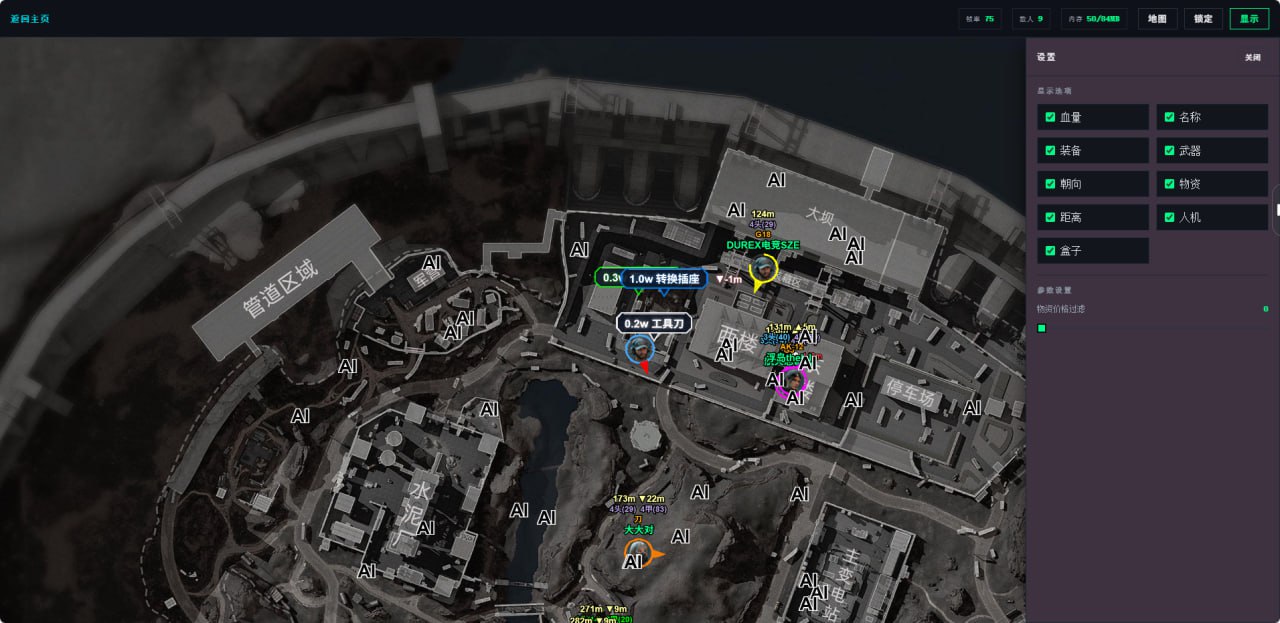Toggle the 名称 name checkbox
Screen dimensions: 1280x623
pyautogui.click(x=1169, y=117)
